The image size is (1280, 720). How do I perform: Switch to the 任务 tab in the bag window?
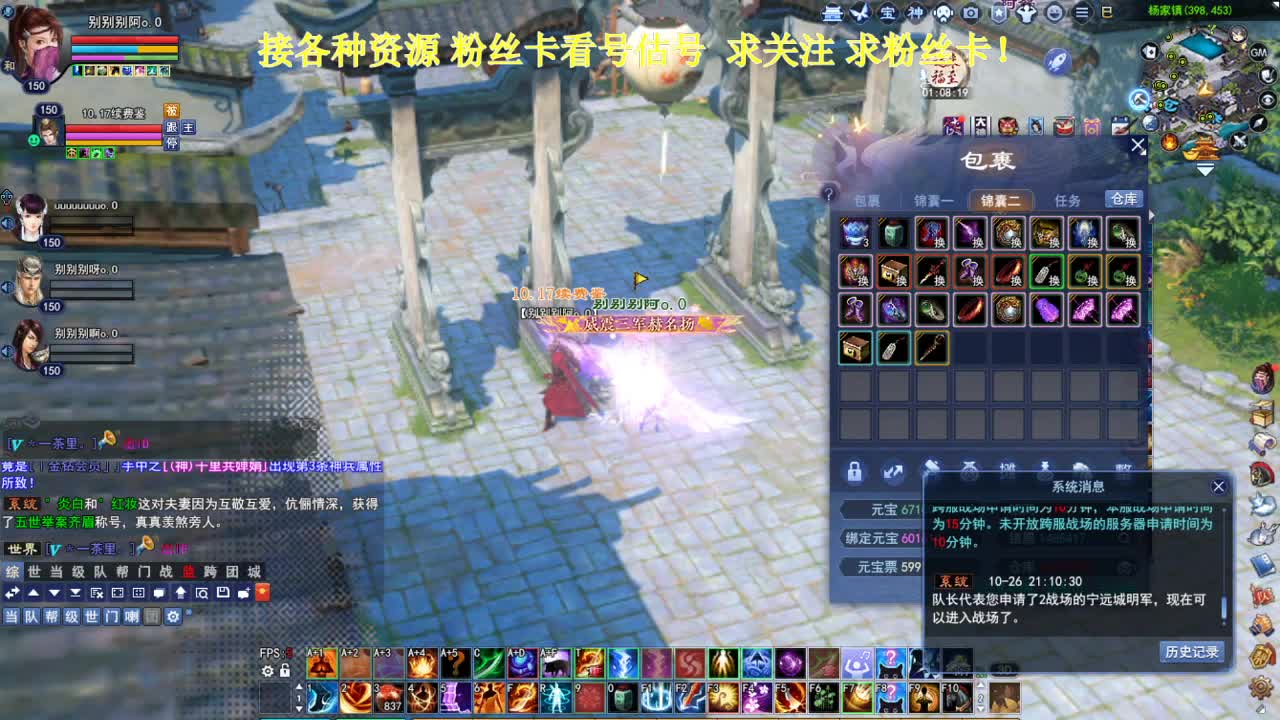tap(1066, 199)
